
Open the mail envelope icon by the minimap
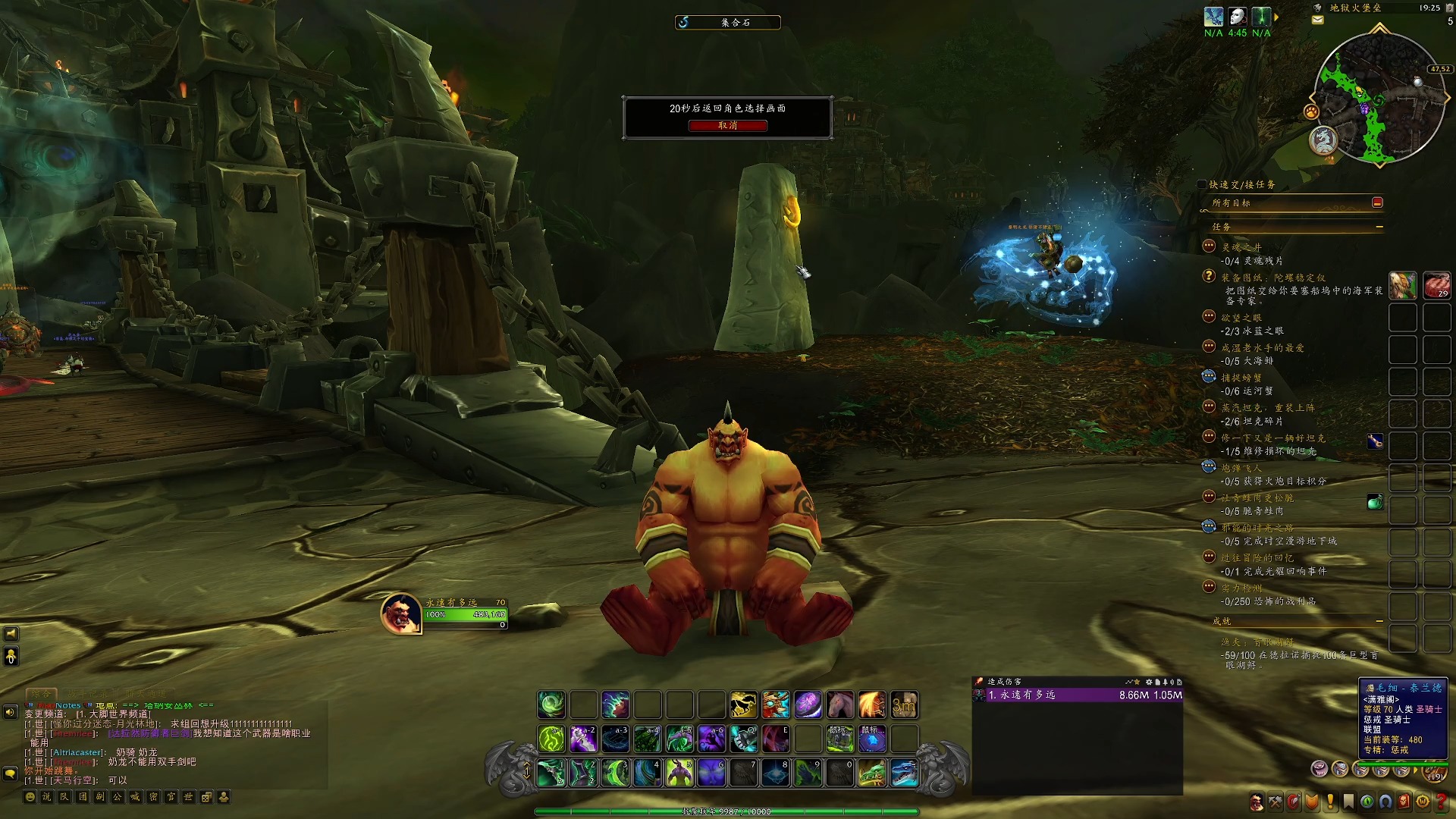click(1318, 20)
